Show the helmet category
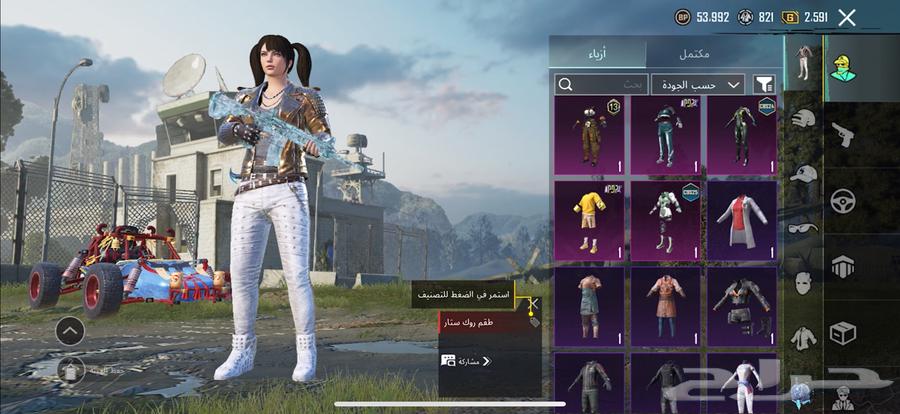 coord(803,119)
